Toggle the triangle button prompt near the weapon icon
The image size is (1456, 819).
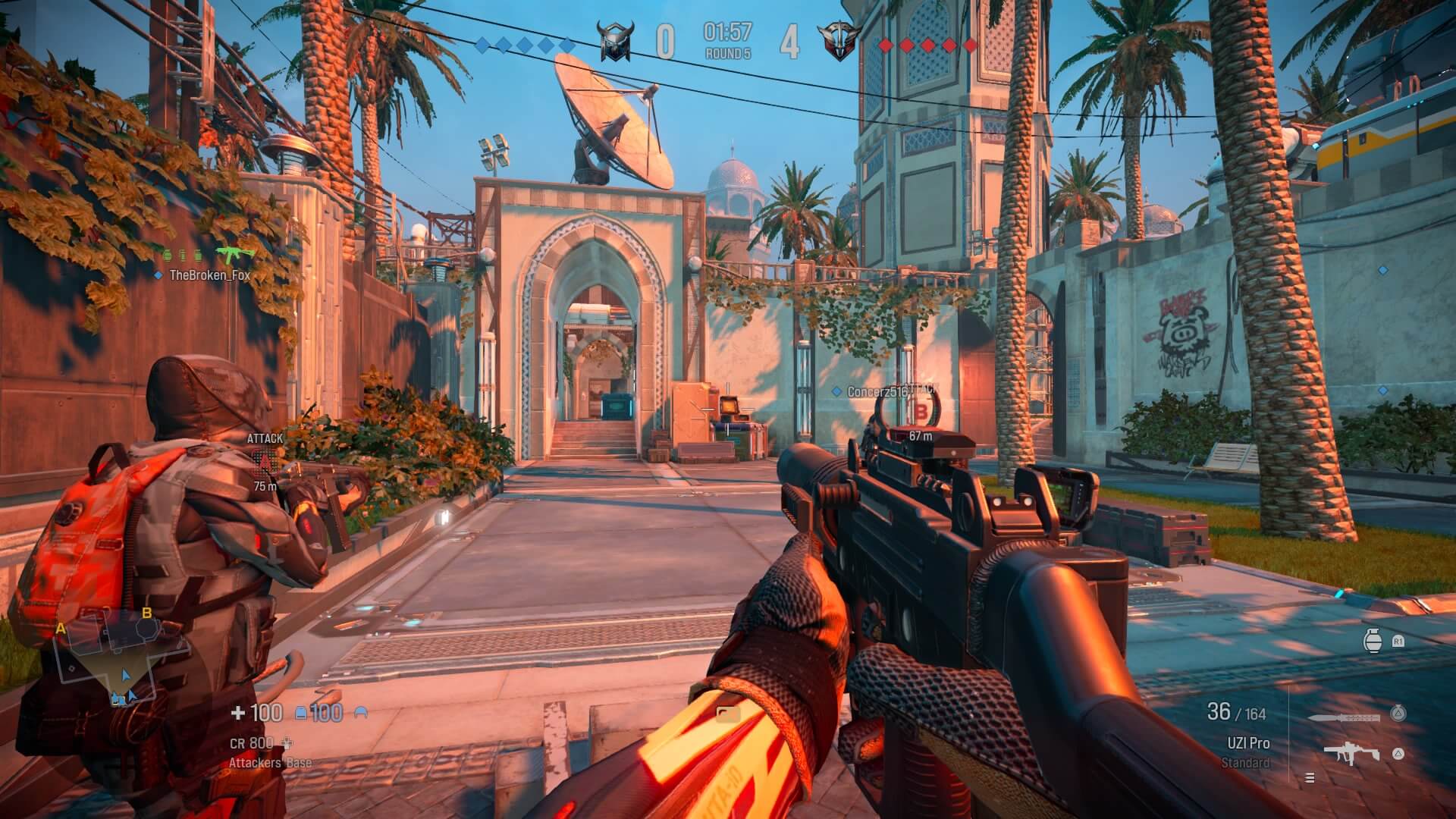click(1398, 753)
